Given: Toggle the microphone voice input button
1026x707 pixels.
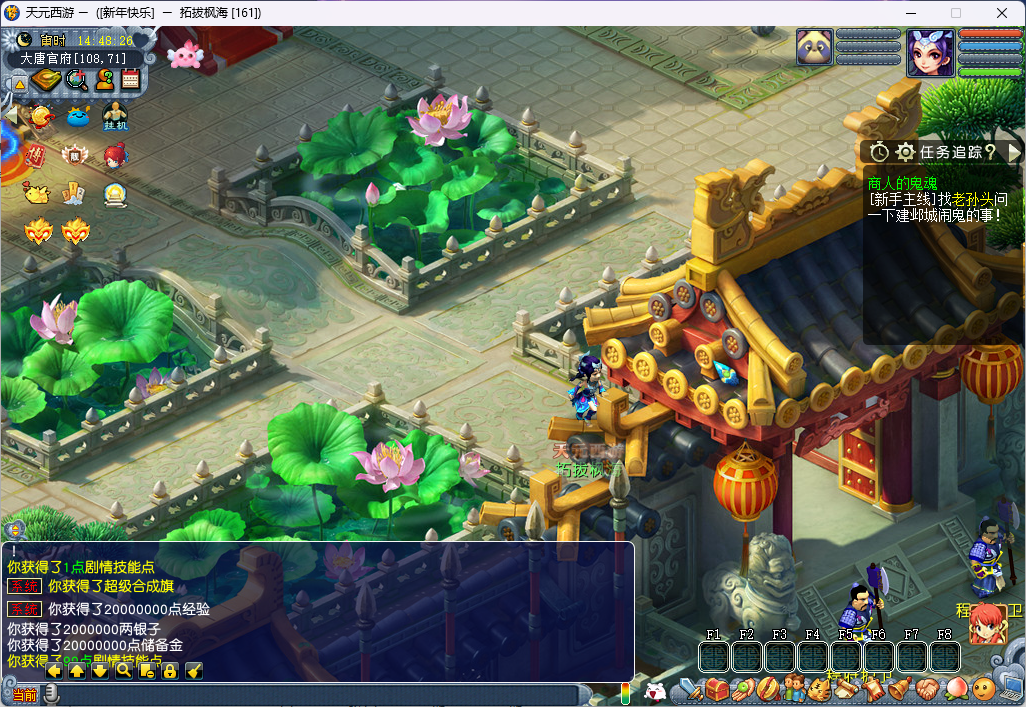Looking at the screenshot, I should (x=51, y=693).
